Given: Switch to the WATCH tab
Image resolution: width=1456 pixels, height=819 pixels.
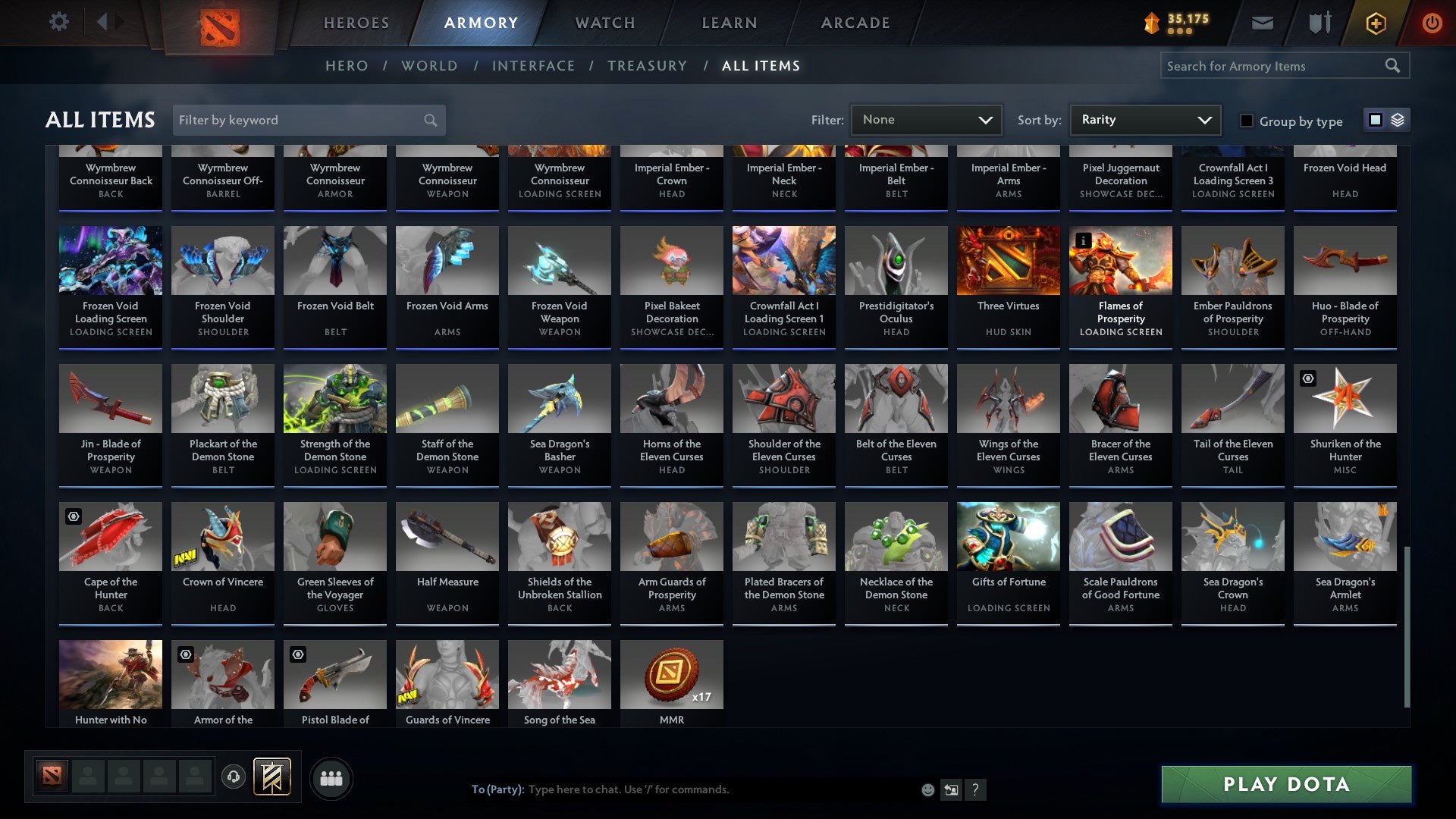Looking at the screenshot, I should [x=604, y=23].
